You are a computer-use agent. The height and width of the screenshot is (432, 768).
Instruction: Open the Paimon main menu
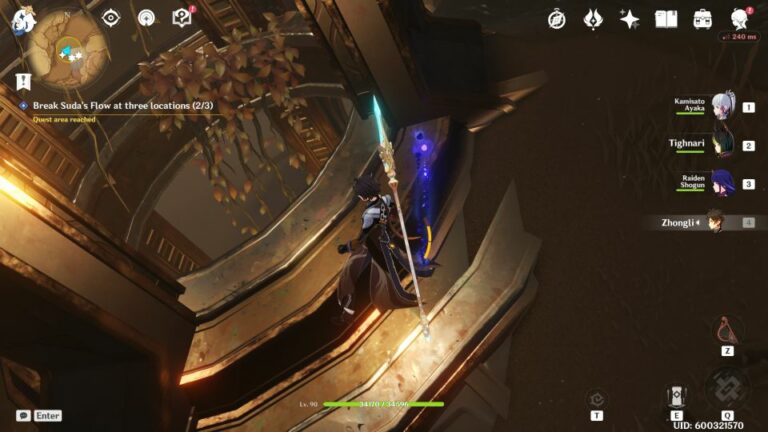point(23,20)
